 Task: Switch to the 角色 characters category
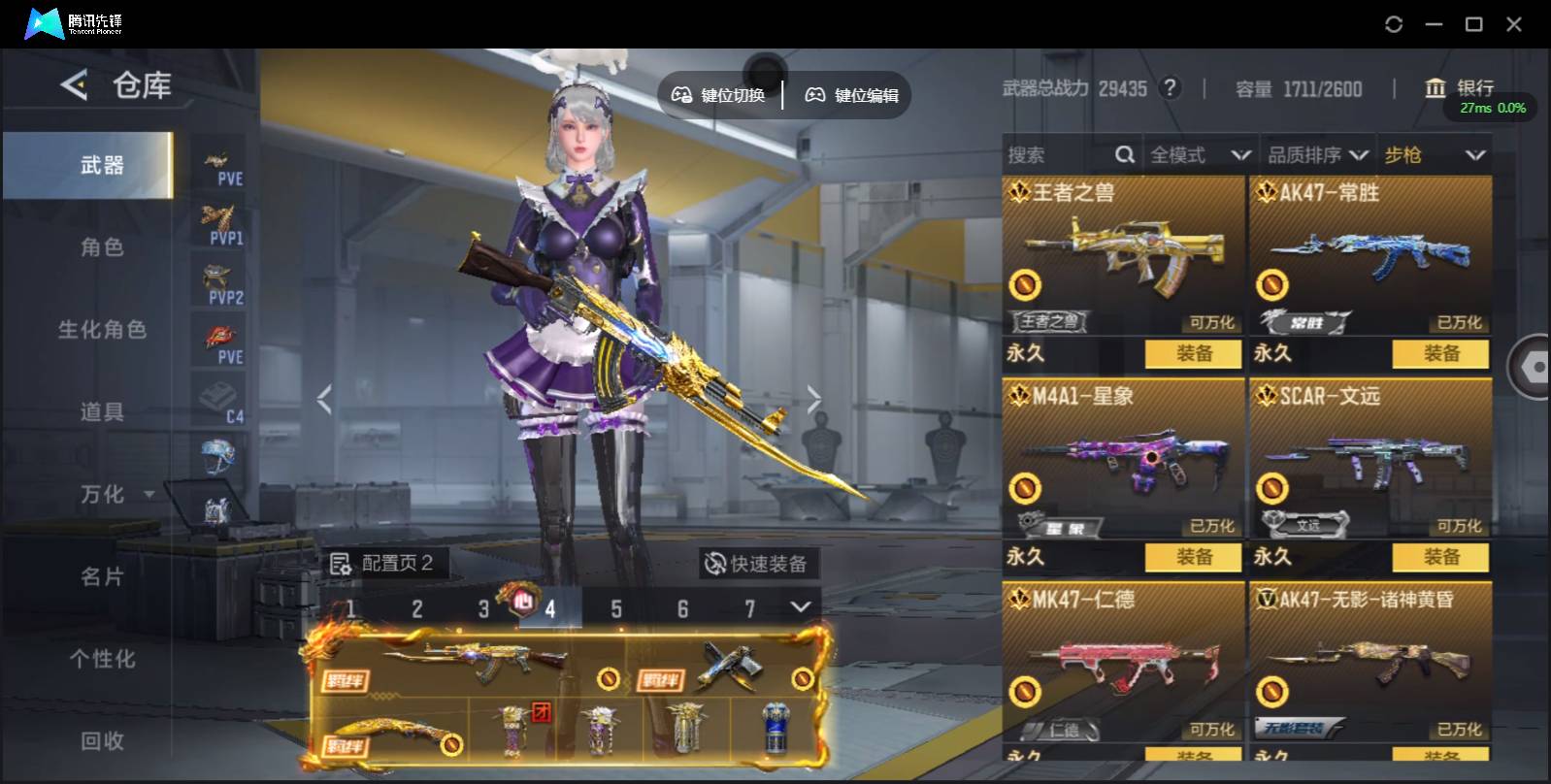tap(101, 247)
